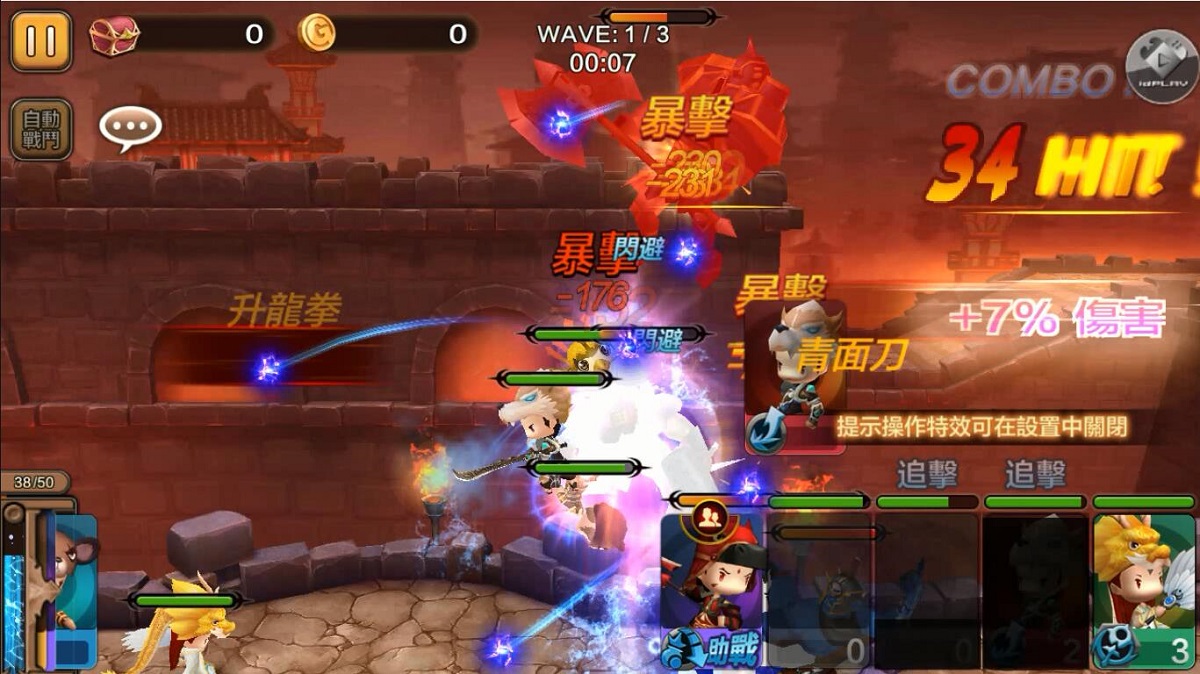This screenshot has height=674, width=1200.
Task: Tap the 青面刀 skill prompt portrait
Action: coord(795,377)
